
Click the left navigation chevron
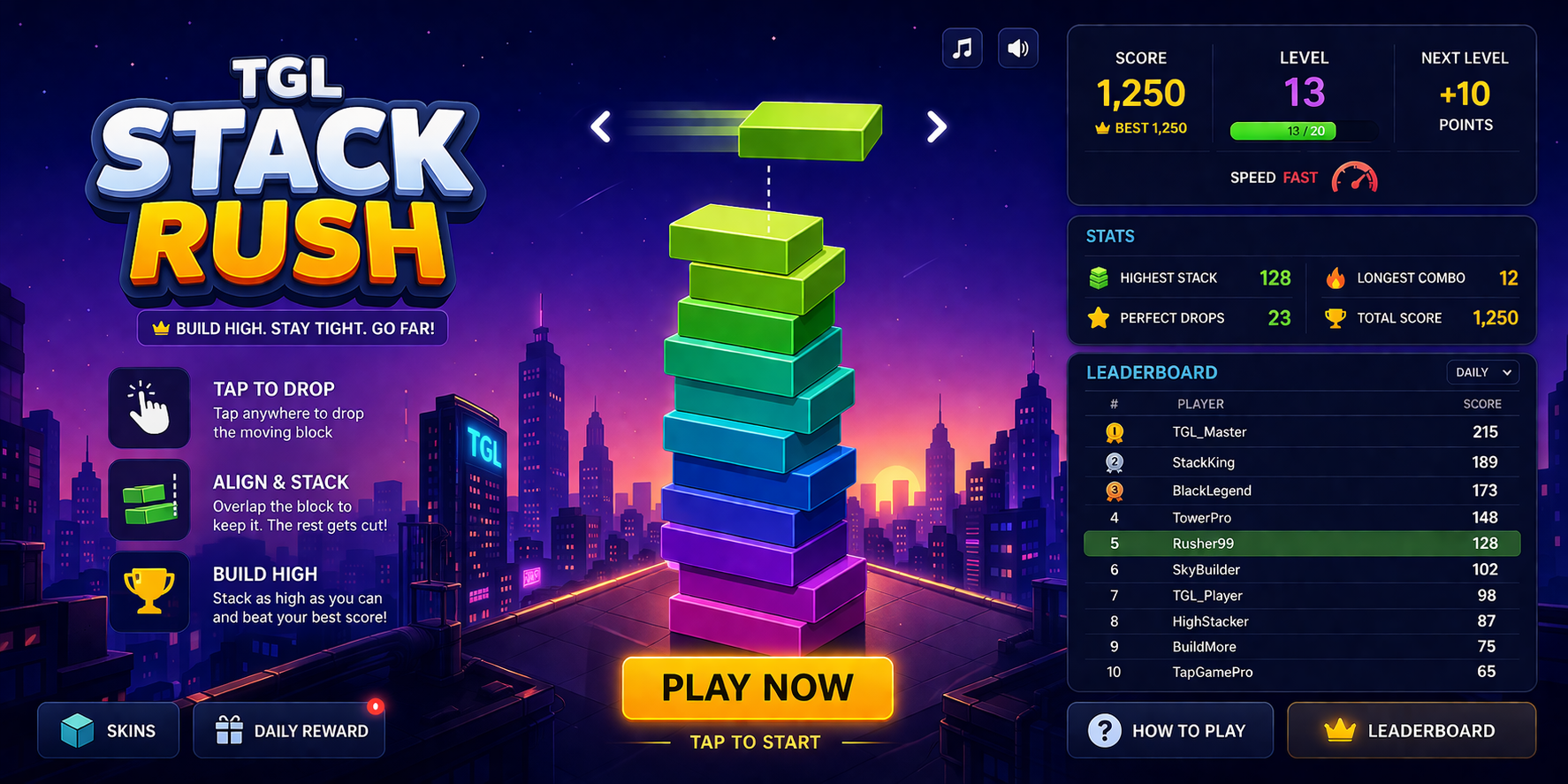coord(600,126)
